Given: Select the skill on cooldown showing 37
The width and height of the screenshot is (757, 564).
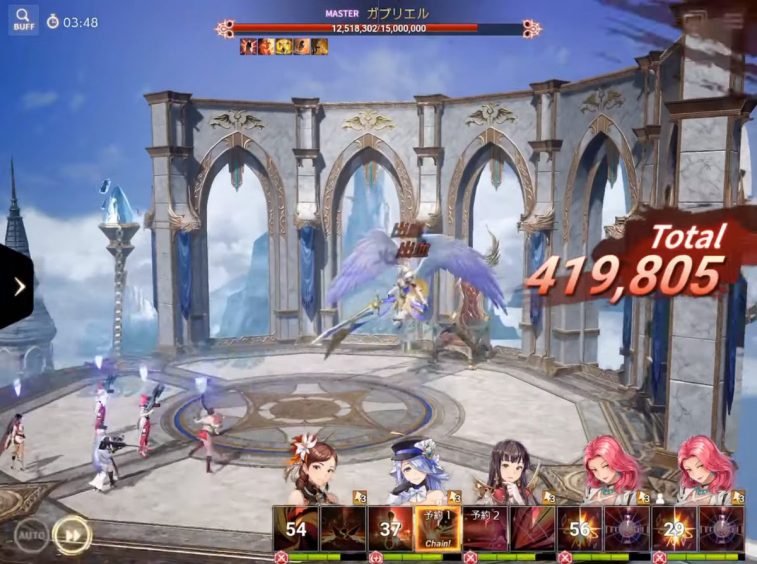Looking at the screenshot, I should pyautogui.click(x=390, y=528).
